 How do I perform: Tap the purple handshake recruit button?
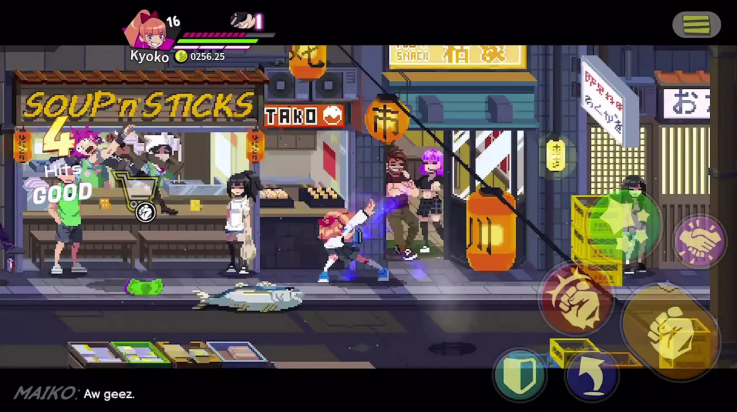(x=700, y=241)
